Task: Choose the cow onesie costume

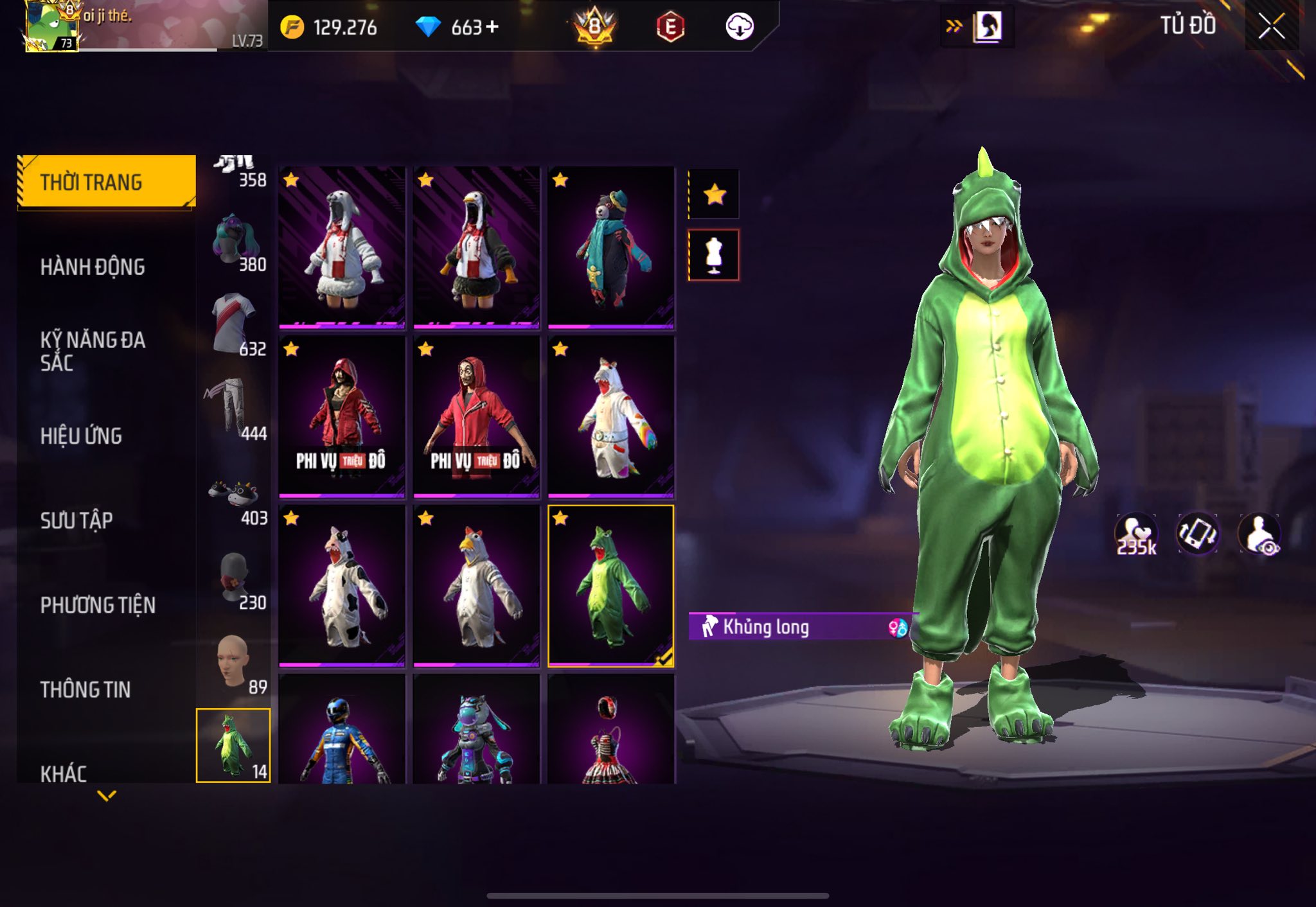Action: tap(342, 585)
